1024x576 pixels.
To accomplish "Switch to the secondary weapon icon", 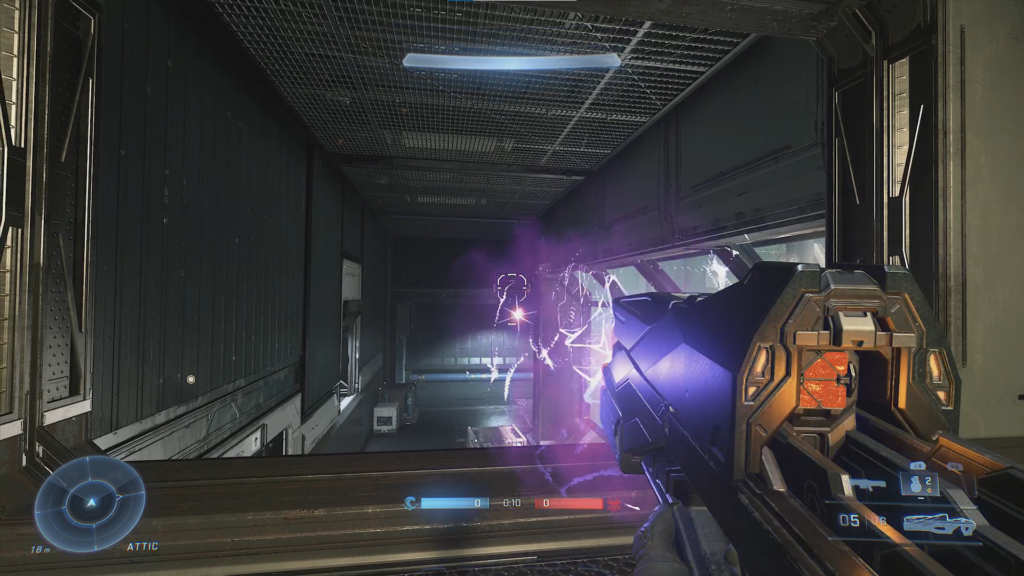I will 869,485.
